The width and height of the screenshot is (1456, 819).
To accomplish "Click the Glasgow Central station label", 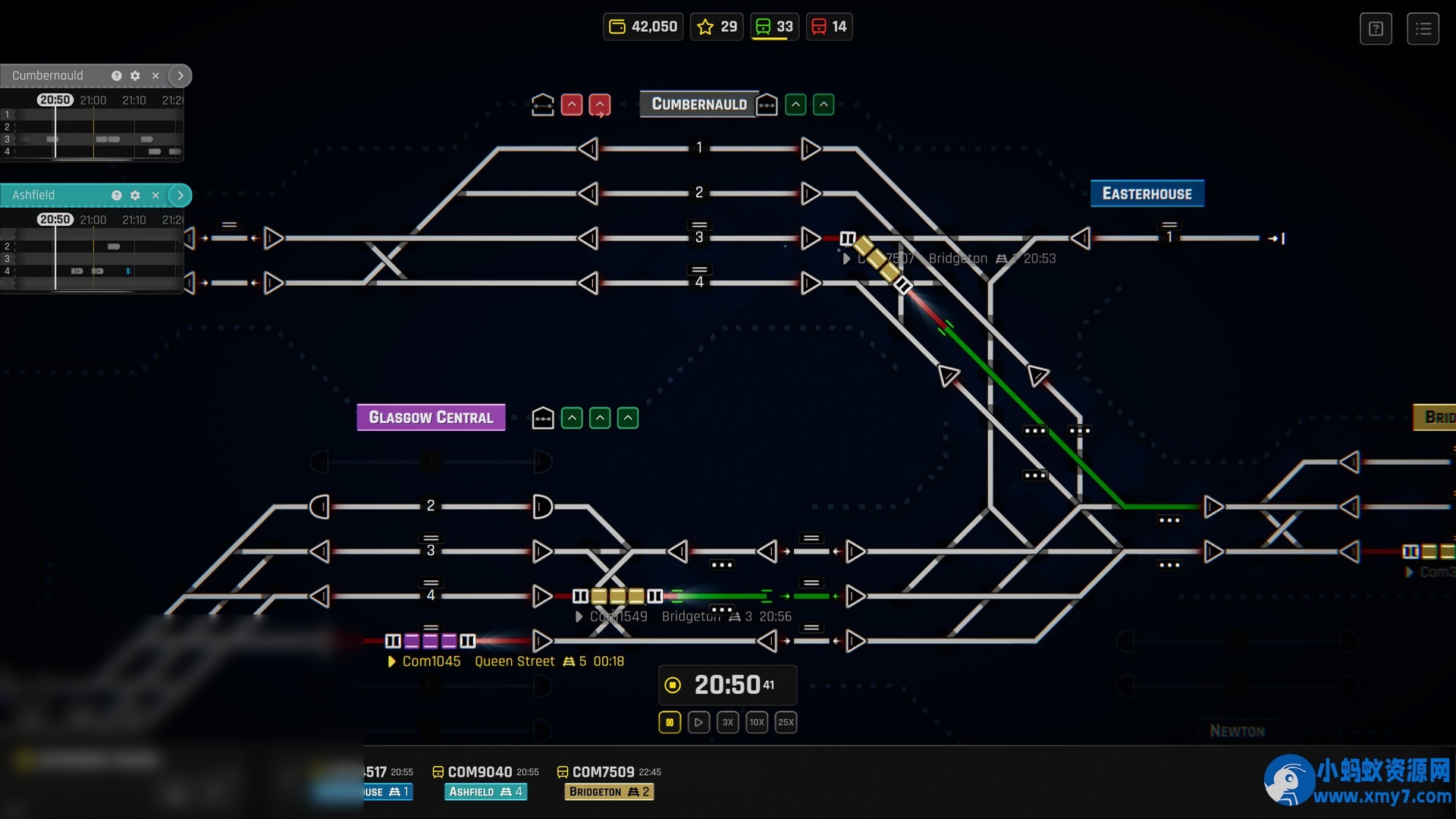I will click(431, 416).
